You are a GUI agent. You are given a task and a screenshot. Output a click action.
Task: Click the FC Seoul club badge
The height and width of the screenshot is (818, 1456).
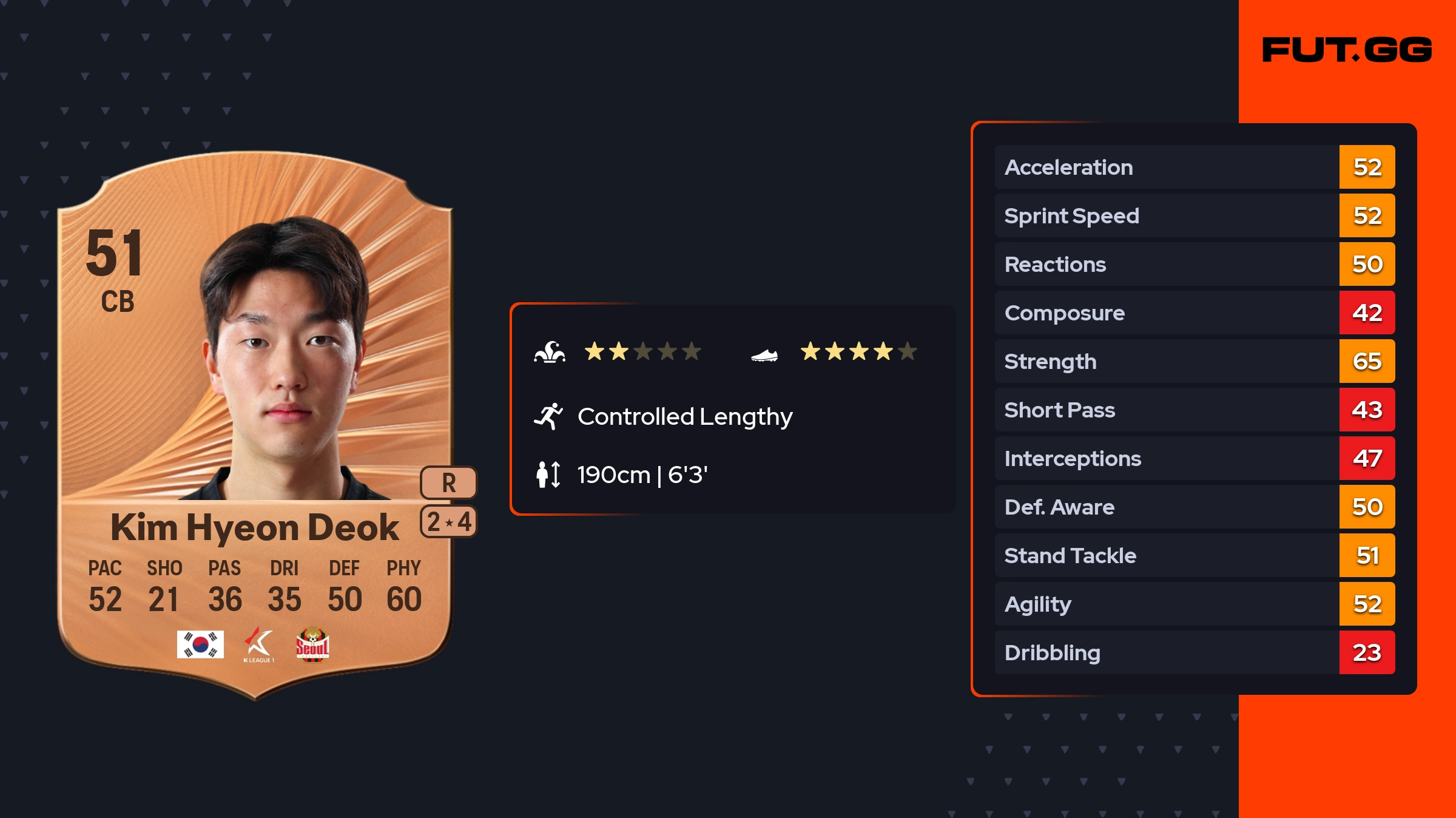[x=312, y=644]
